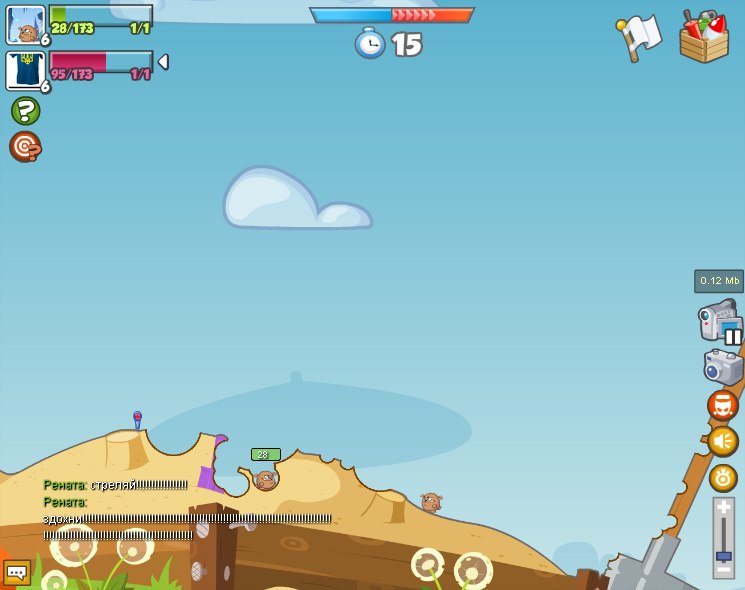The width and height of the screenshot is (745, 590).
Task: Open the weapons crate
Action: pyautogui.click(x=703, y=38)
